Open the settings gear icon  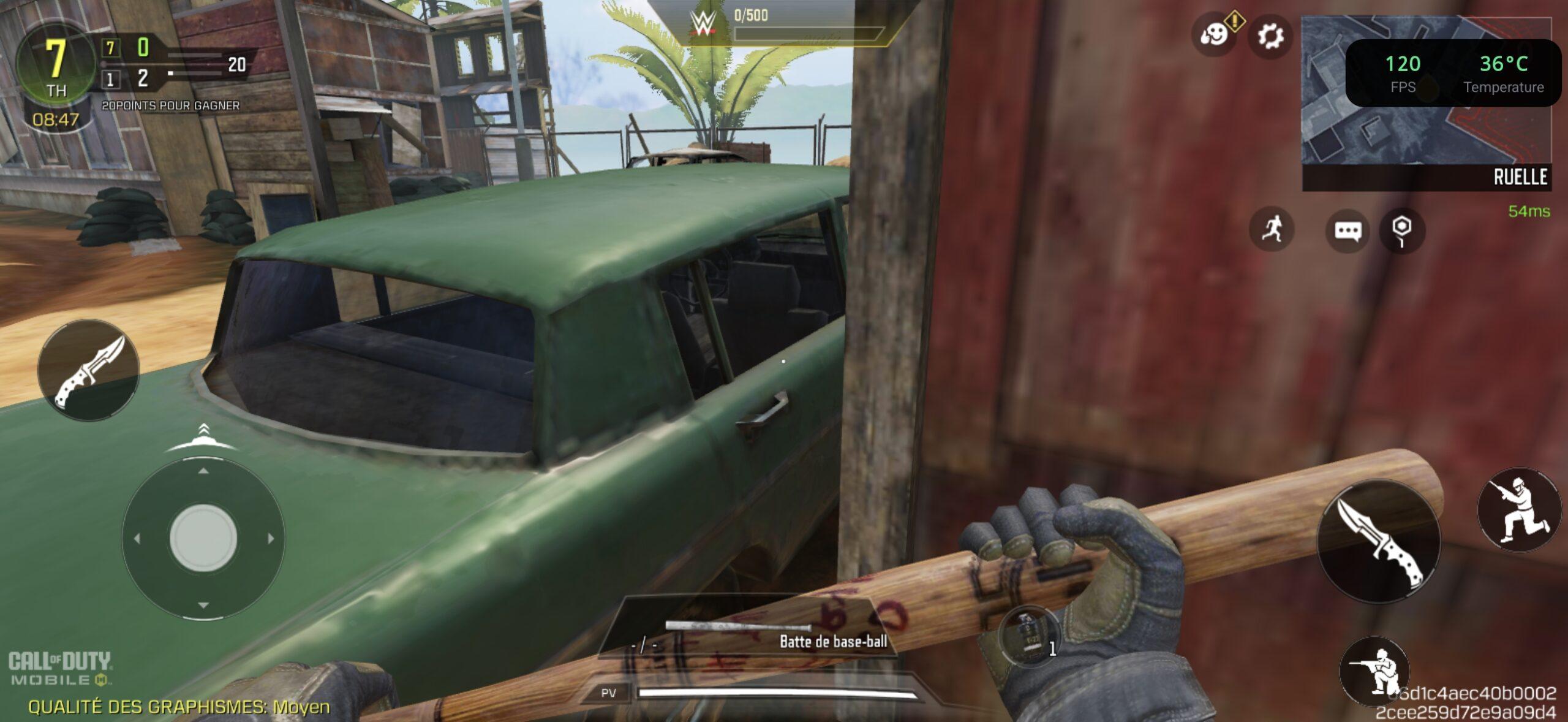(1270, 37)
